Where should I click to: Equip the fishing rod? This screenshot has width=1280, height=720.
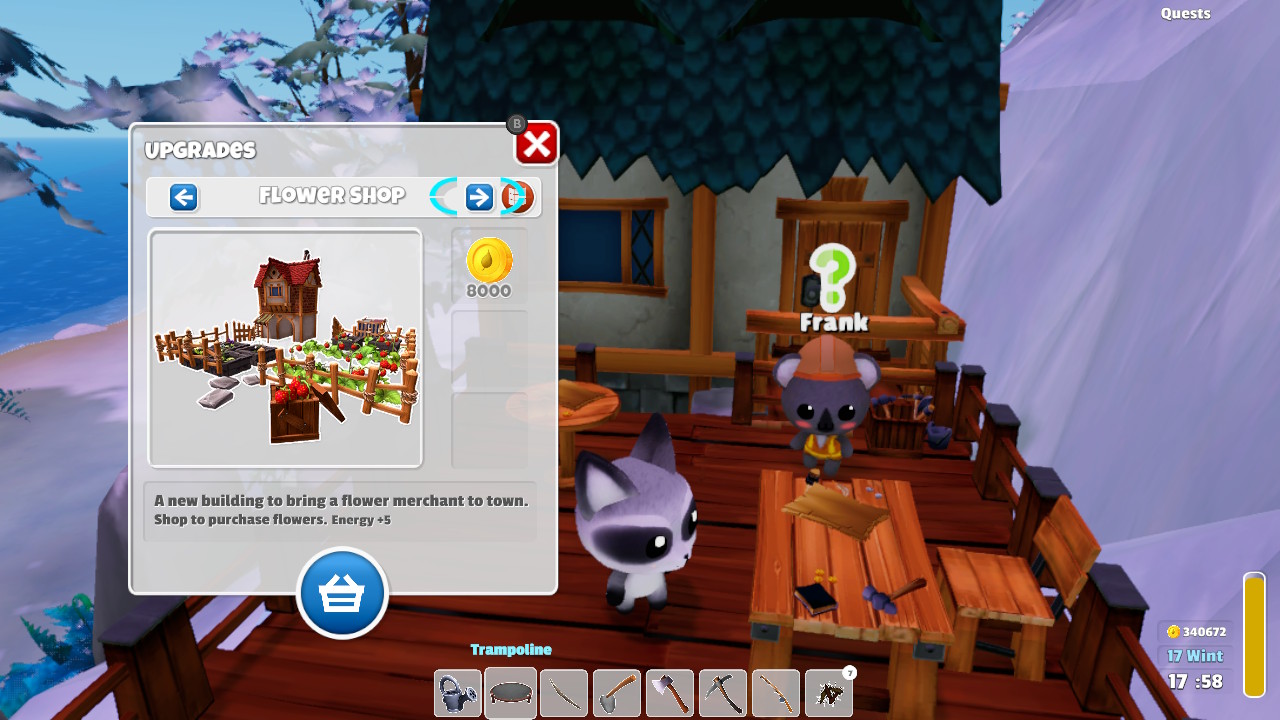click(775, 693)
